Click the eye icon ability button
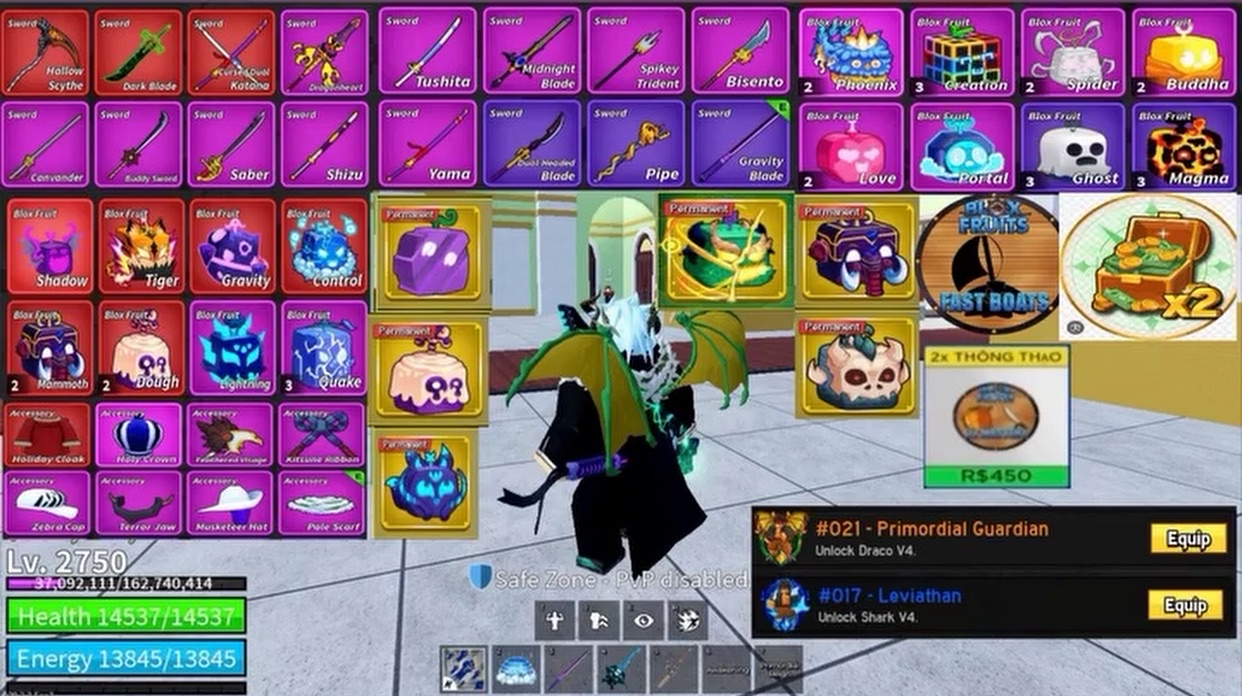The width and height of the screenshot is (1242, 696). [x=642, y=621]
